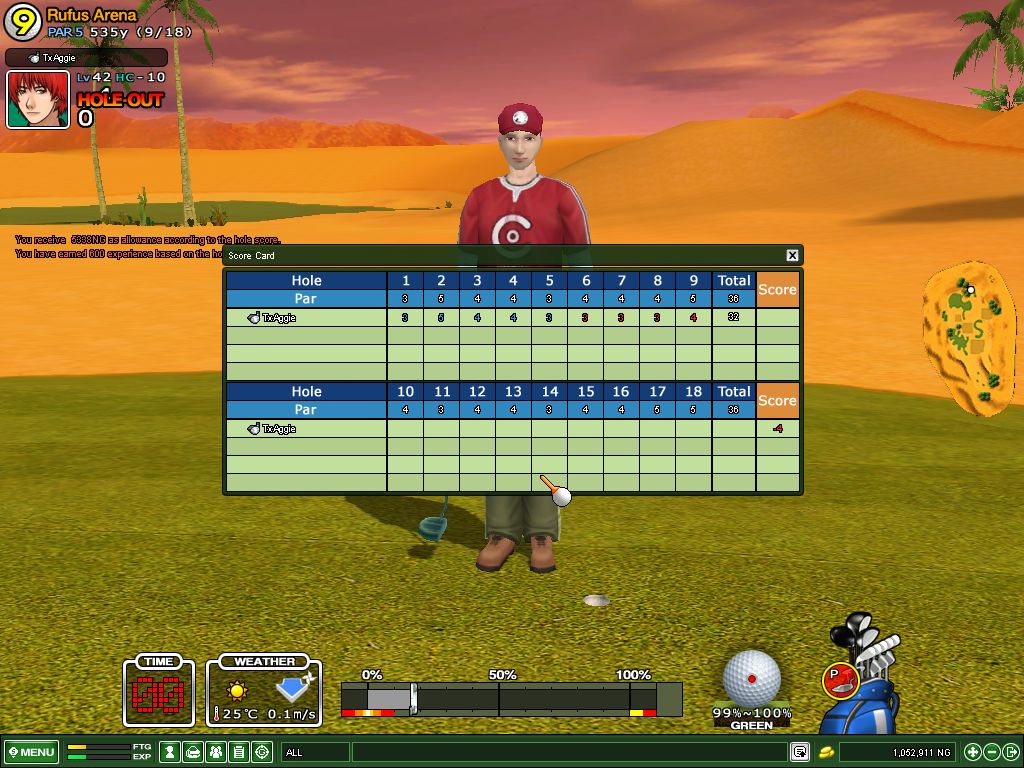This screenshot has height=768, width=1024.
Task: Click the exit door button
Action: click(1010, 752)
